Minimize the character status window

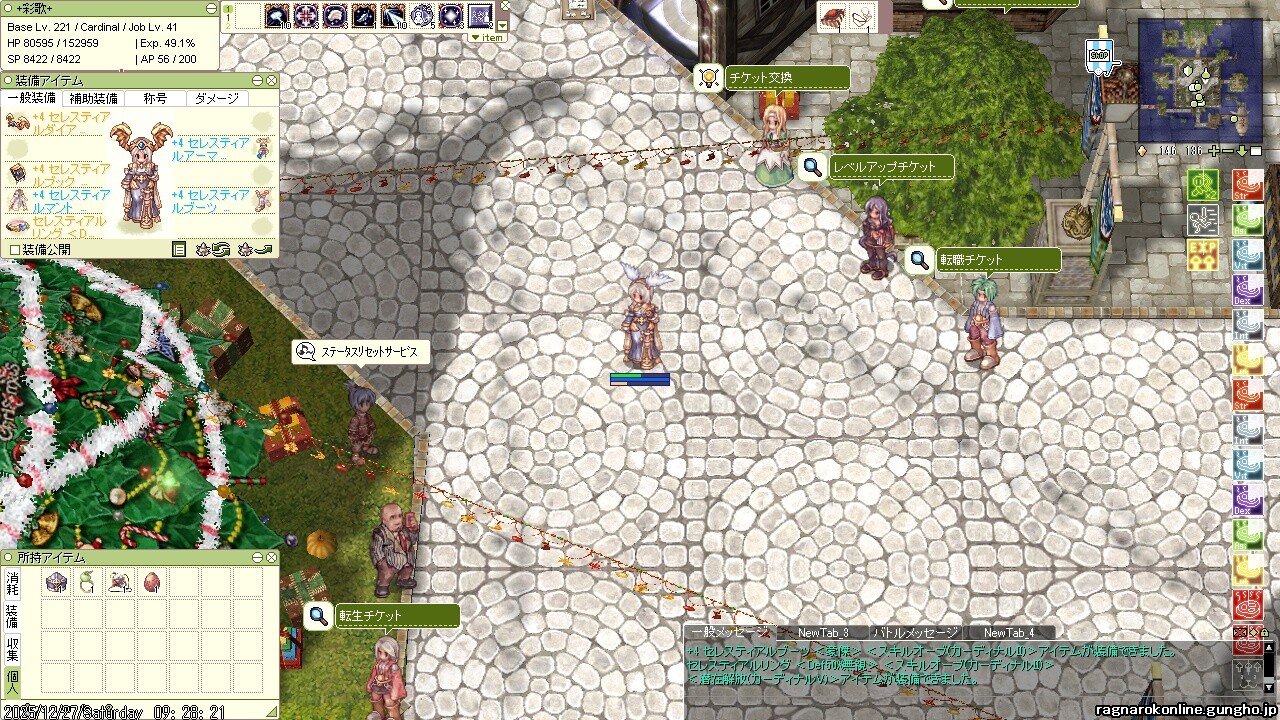(x=211, y=8)
